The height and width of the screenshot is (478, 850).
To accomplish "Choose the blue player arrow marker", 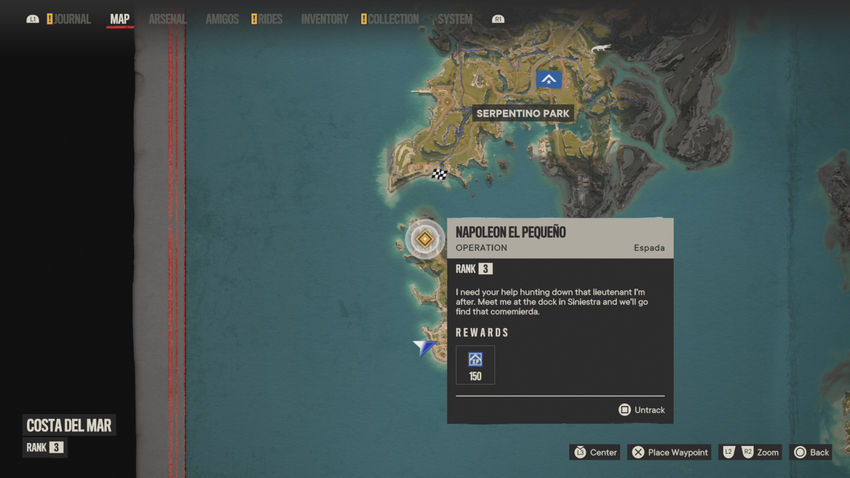I will tap(427, 347).
